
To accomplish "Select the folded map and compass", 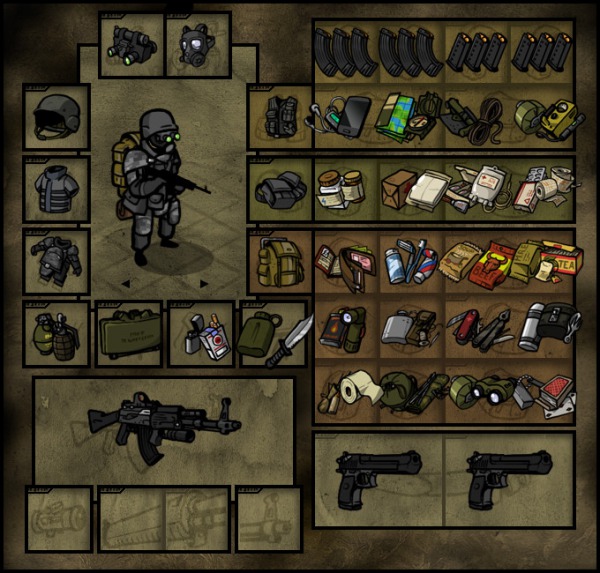I will pyautogui.click(x=408, y=115).
